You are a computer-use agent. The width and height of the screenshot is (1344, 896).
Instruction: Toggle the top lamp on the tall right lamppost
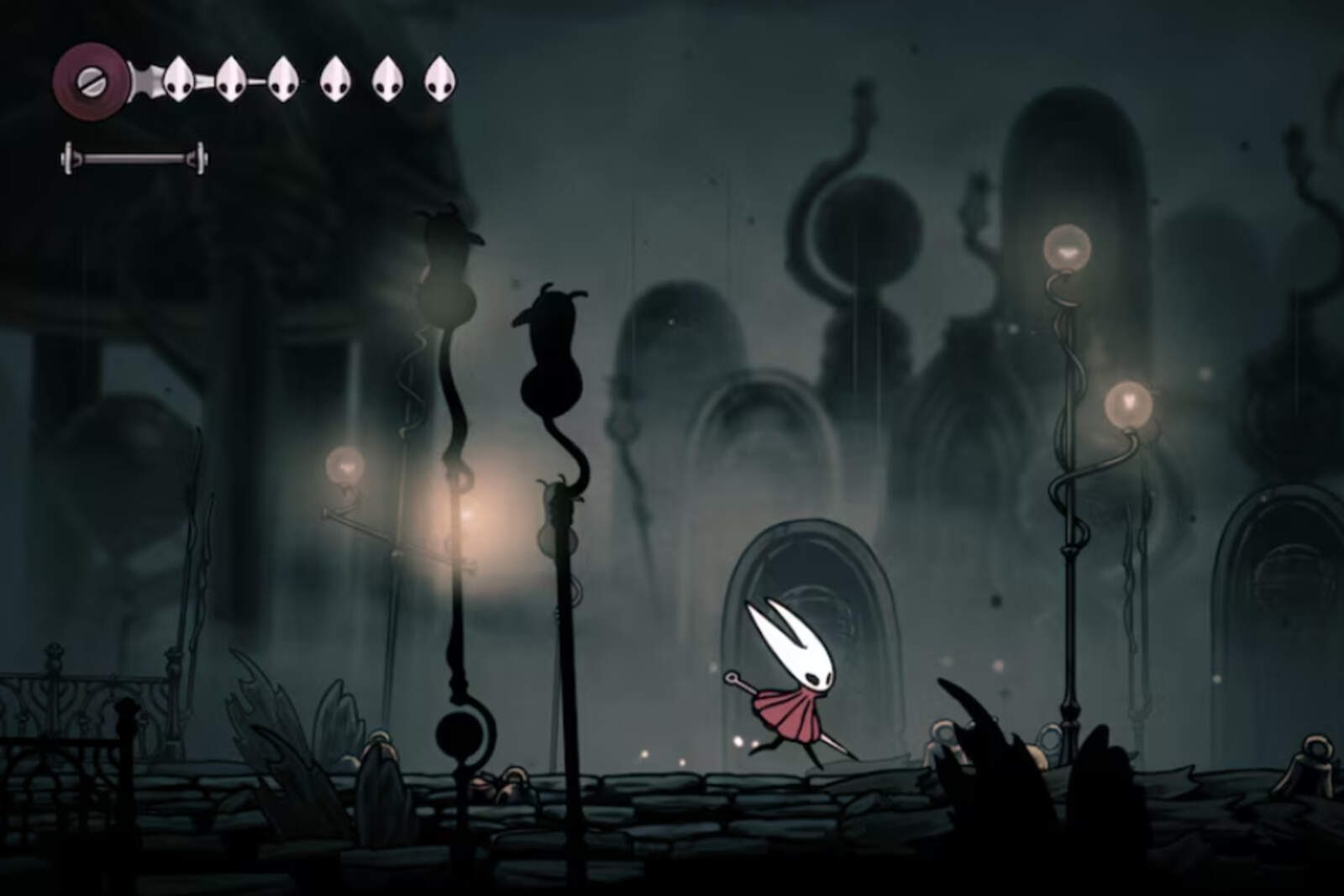pyautogui.click(x=1068, y=248)
